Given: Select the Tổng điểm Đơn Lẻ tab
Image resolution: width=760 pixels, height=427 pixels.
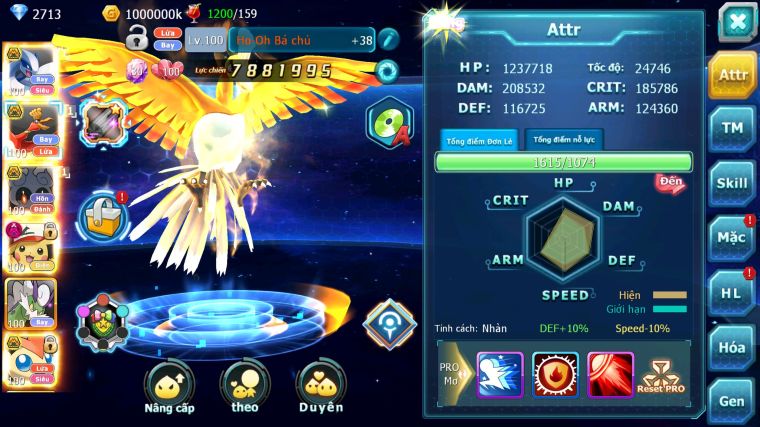Looking at the screenshot, I should pyautogui.click(x=479, y=140).
